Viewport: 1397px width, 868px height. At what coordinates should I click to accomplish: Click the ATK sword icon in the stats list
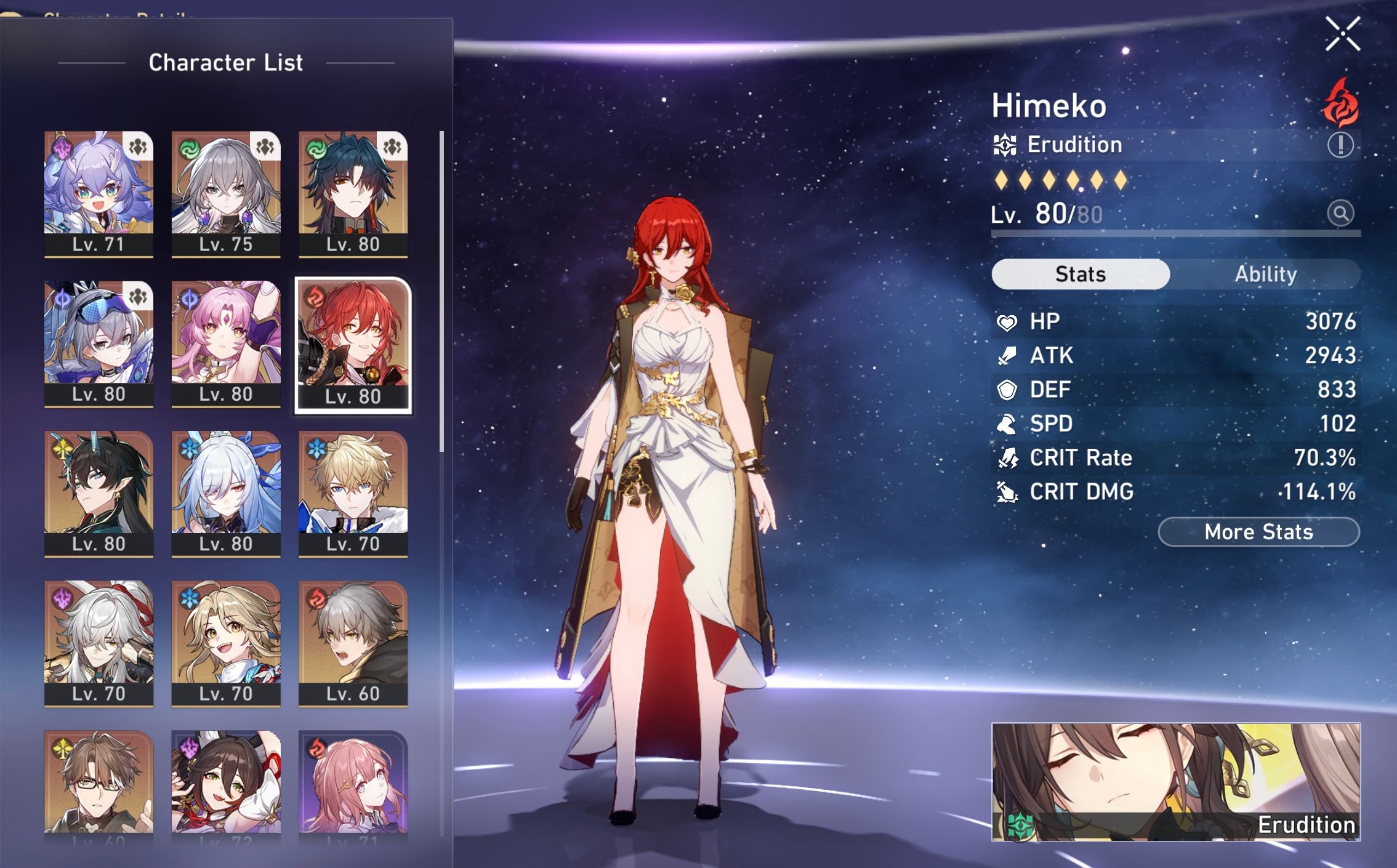tap(1008, 356)
